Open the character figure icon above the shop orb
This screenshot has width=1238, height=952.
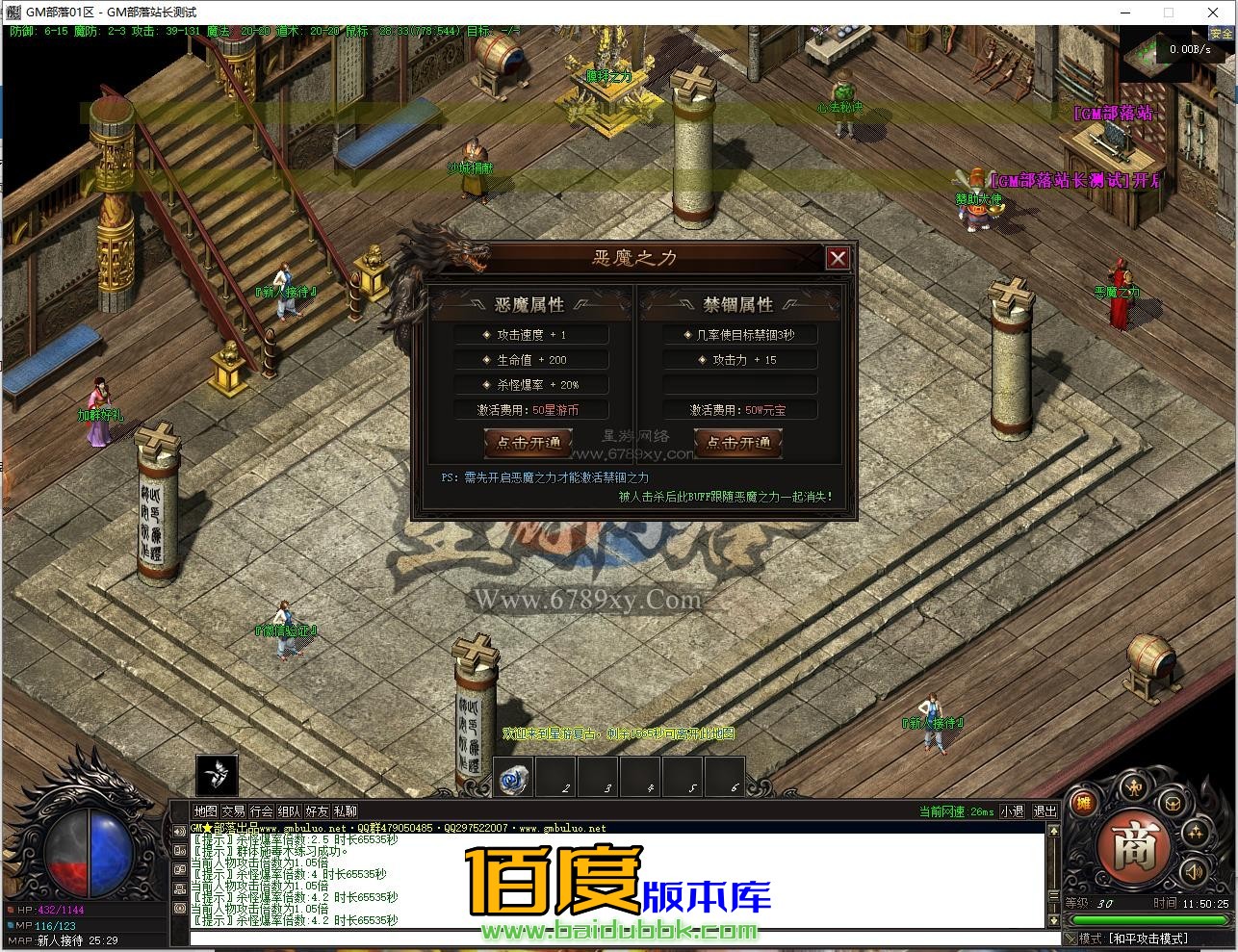point(1134,787)
